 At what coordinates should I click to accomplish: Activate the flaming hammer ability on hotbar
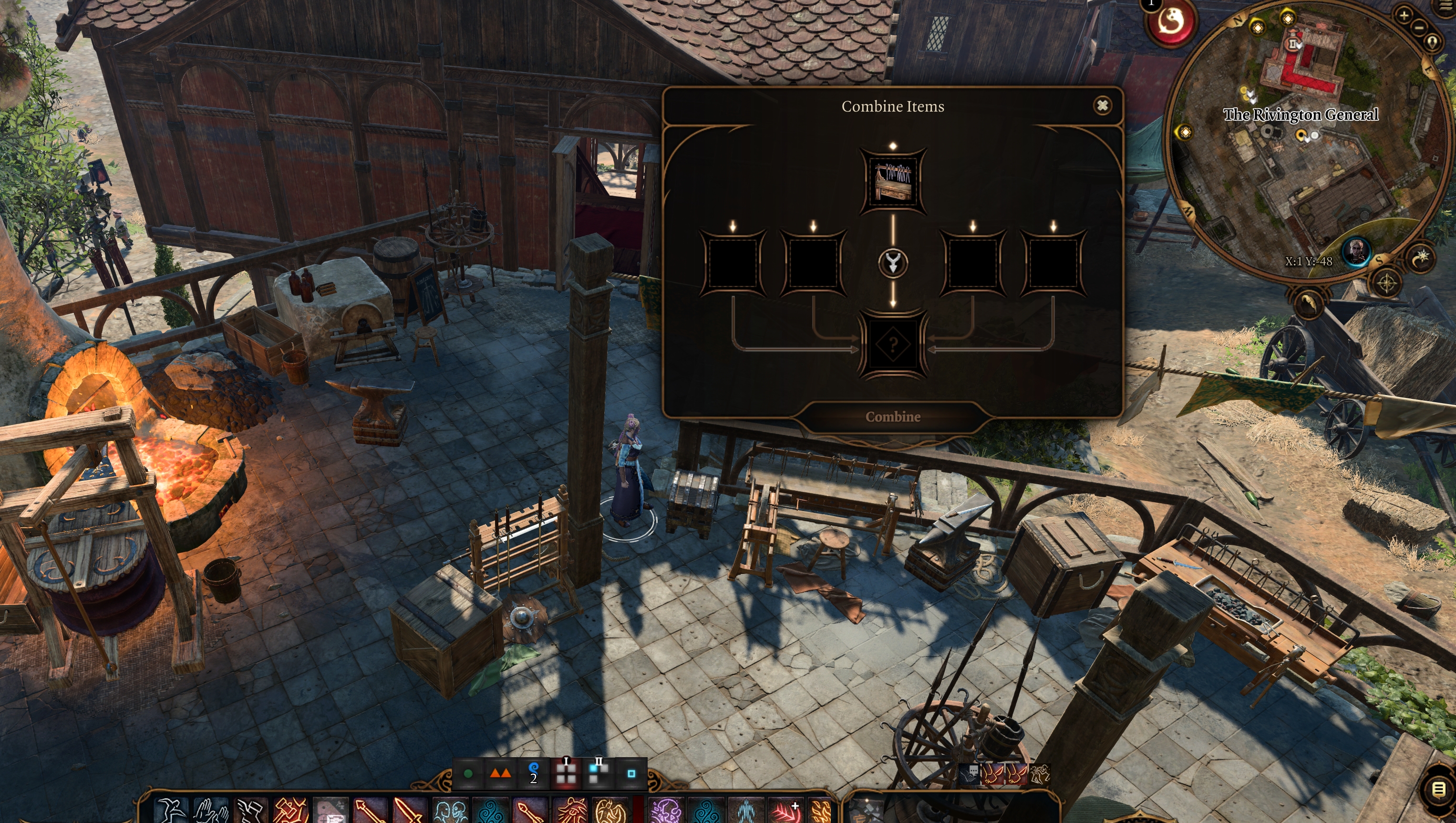coord(289,811)
